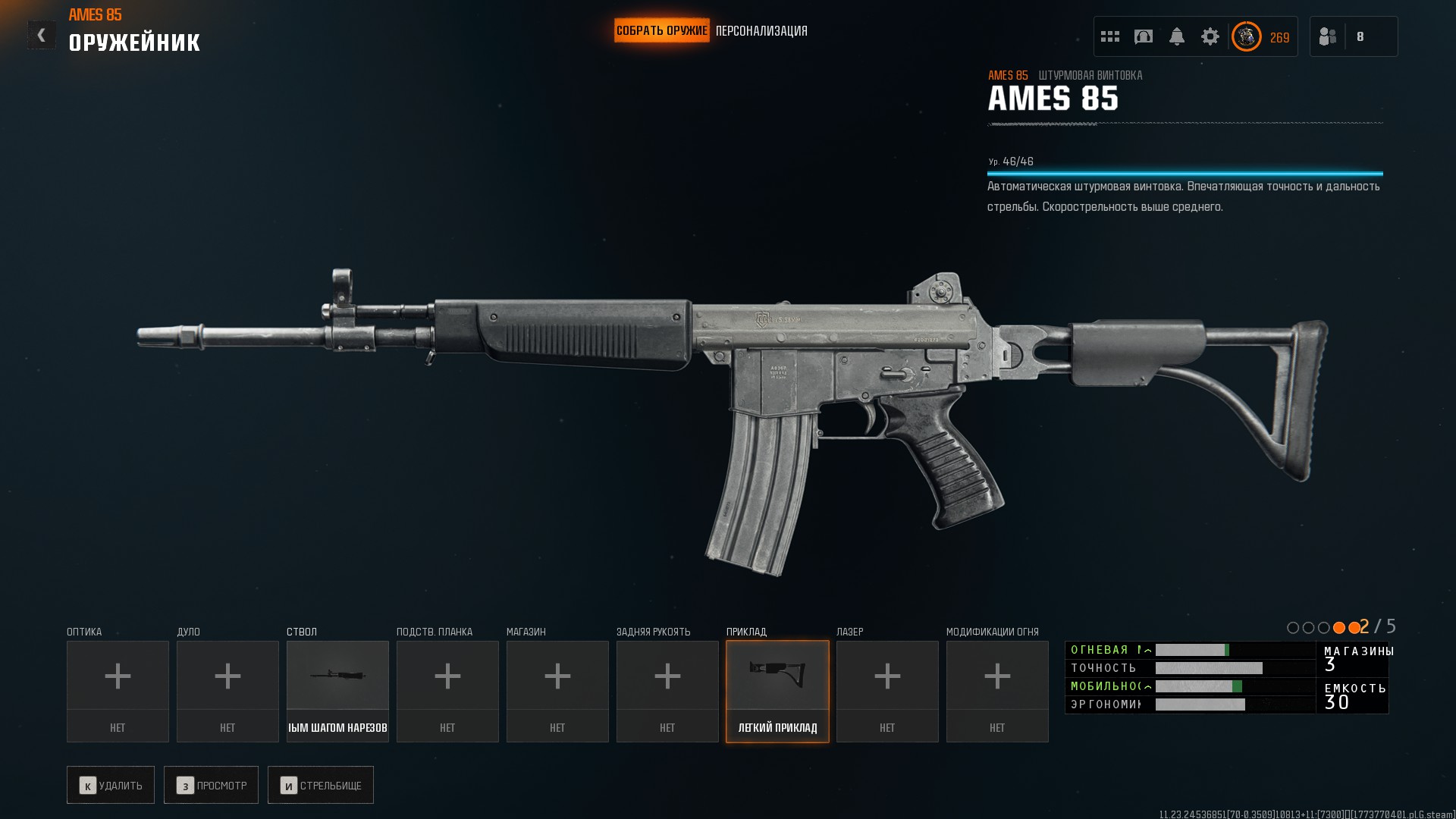Add a Задняя рукоять rear grip

[x=667, y=691]
